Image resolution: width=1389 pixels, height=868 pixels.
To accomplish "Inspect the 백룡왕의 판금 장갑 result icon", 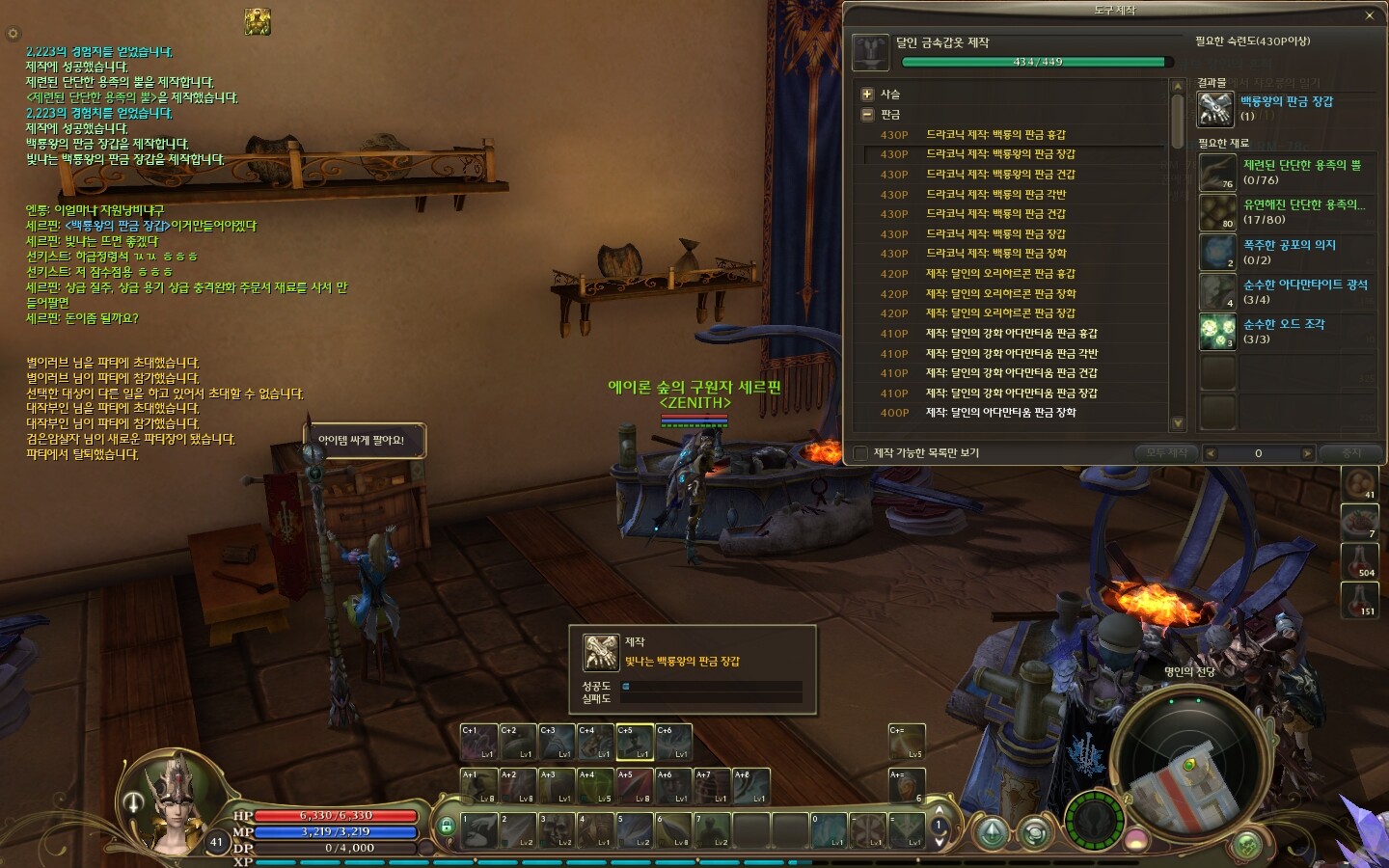I will tap(1215, 108).
